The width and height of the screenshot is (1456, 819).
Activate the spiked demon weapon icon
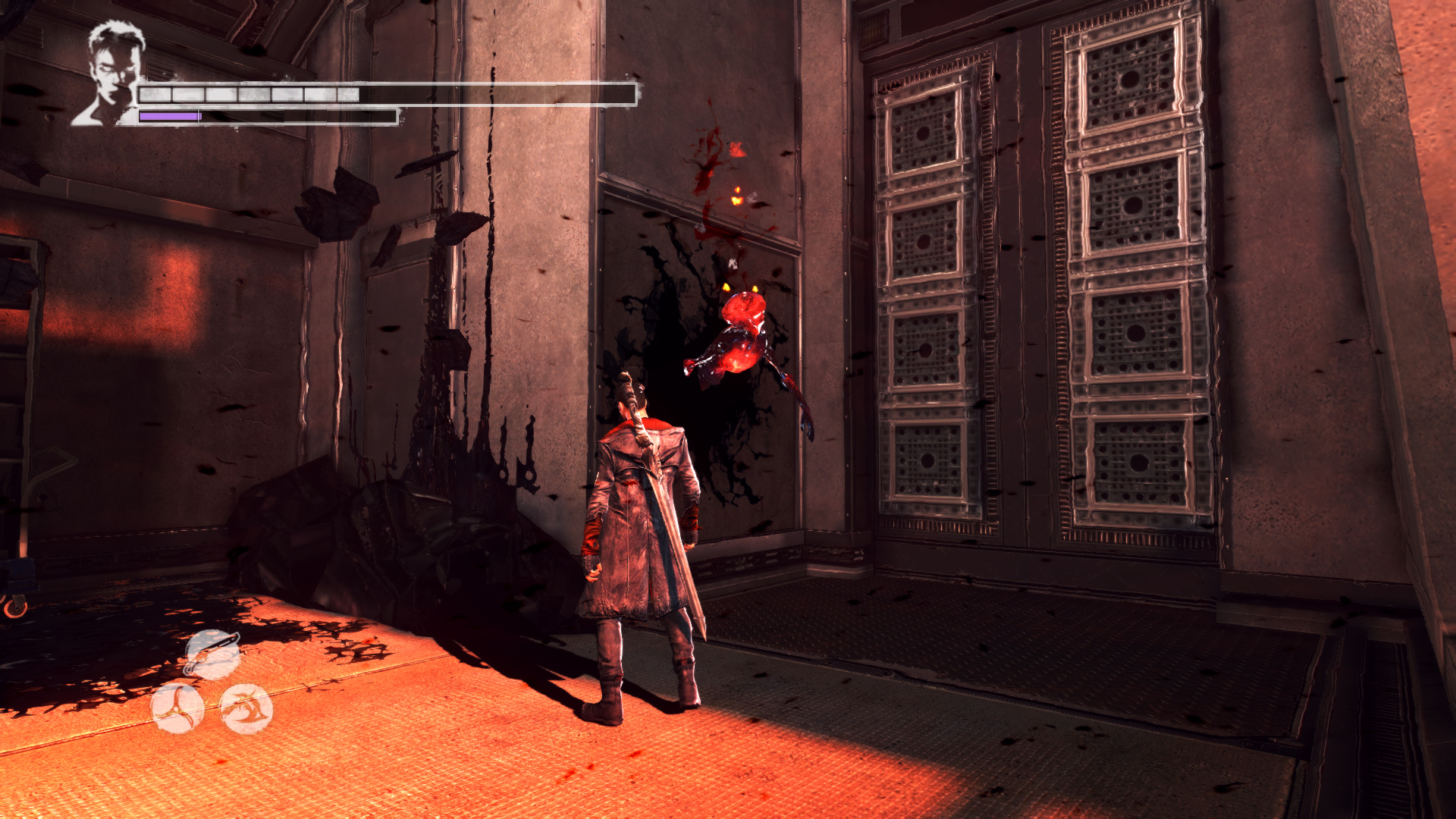pyautogui.click(x=246, y=708)
